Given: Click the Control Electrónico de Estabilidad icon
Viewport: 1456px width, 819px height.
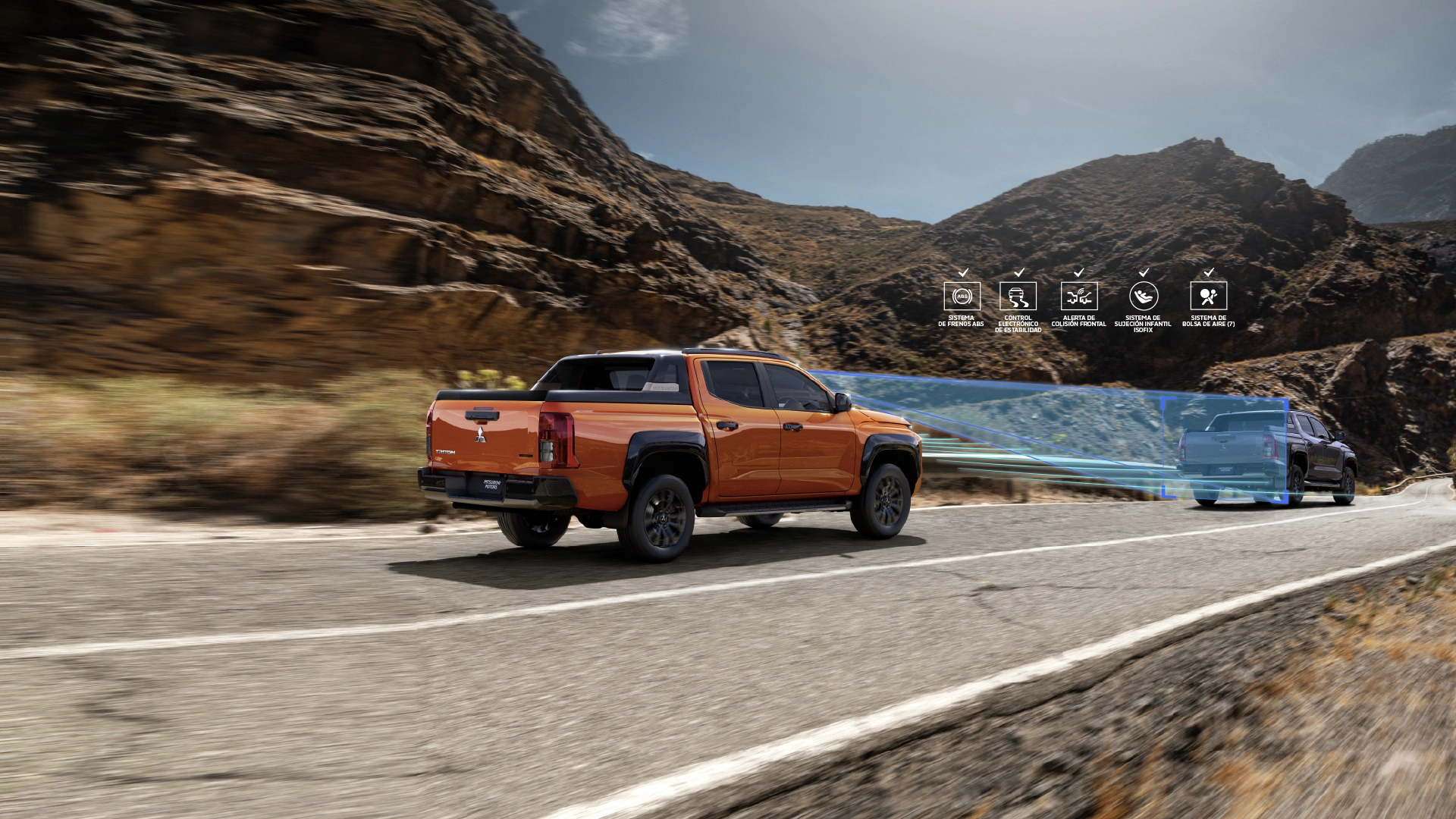Looking at the screenshot, I should pos(1018,296).
